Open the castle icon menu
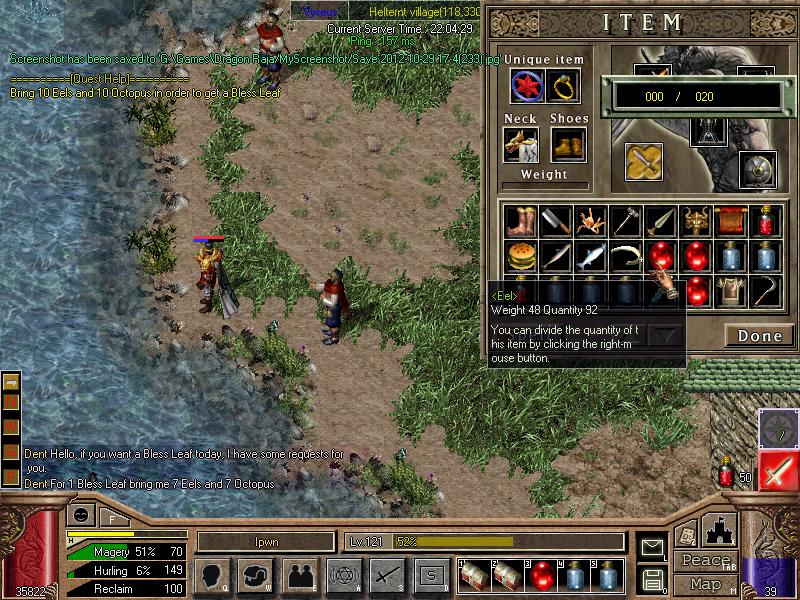 pyautogui.click(x=721, y=528)
